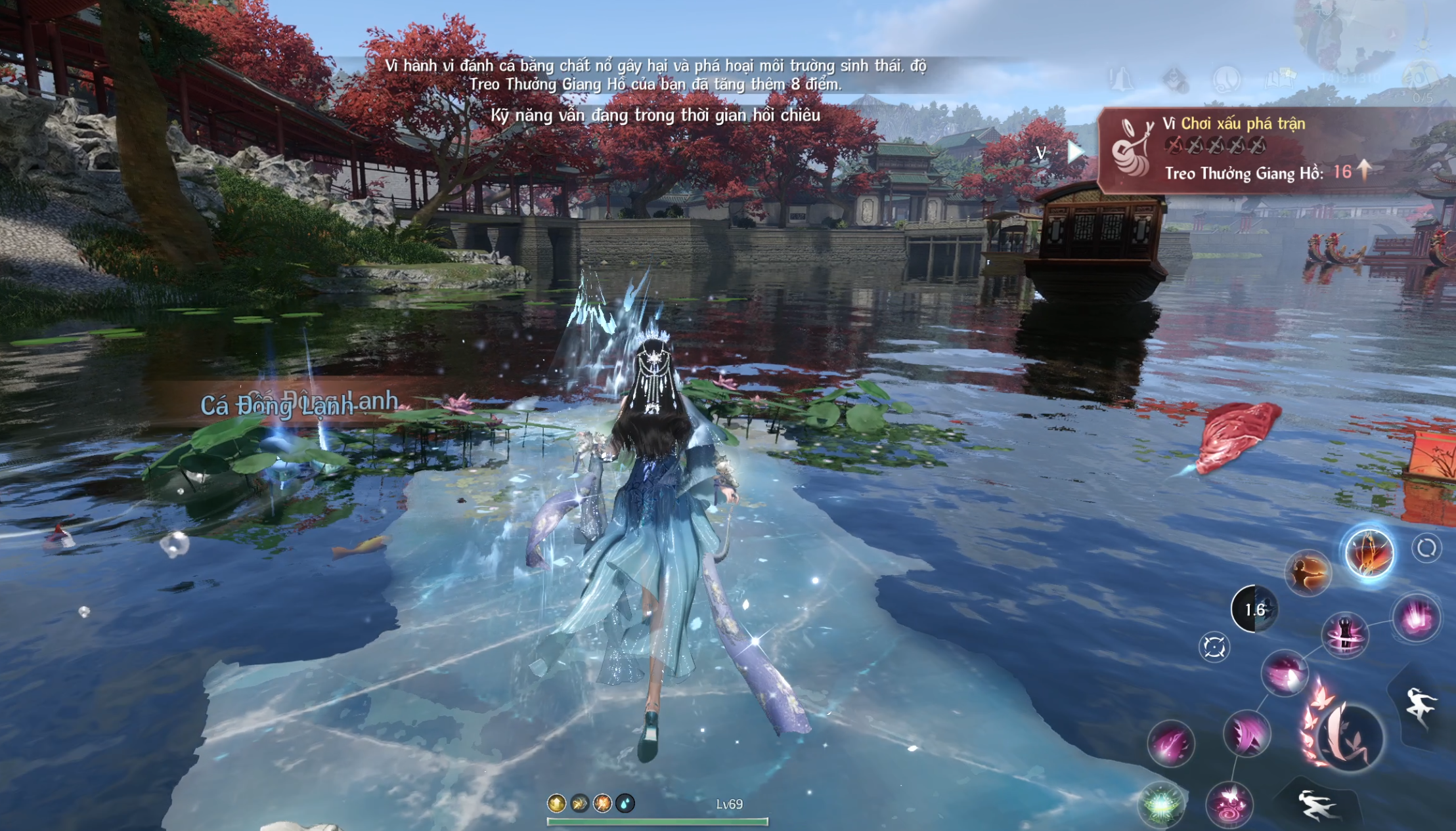Viewport: 1456px width, 831px height.
Task: Inspect the water droplet status icon
Action: (625, 803)
